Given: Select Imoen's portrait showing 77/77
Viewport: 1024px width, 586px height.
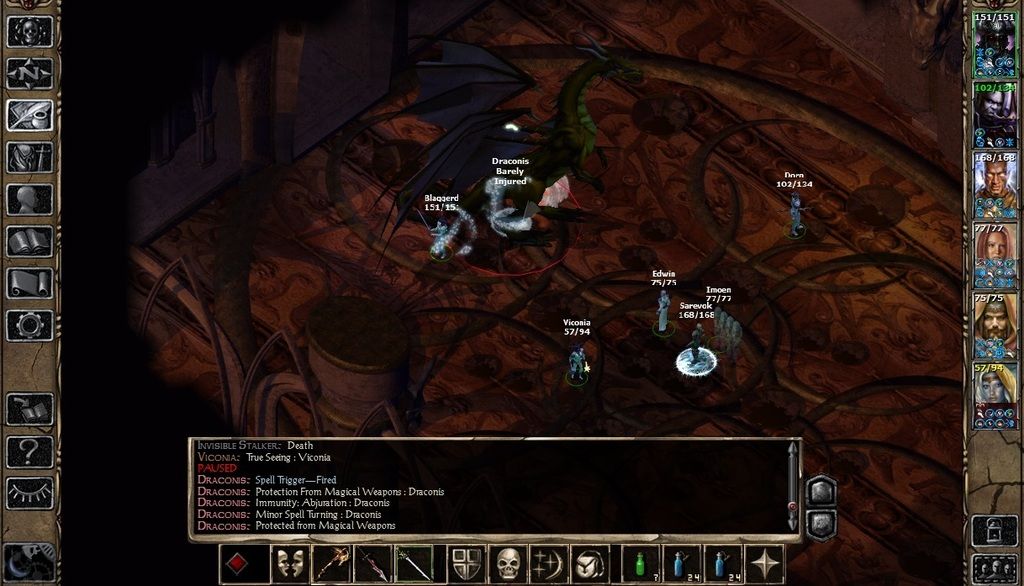Looking at the screenshot, I should click(994, 256).
